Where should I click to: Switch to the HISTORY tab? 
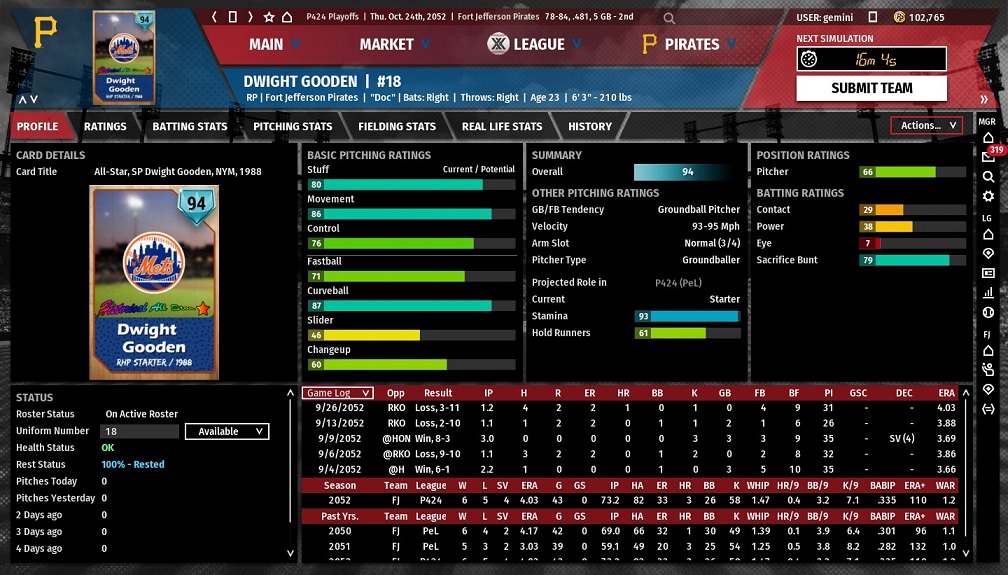(589, 127)
